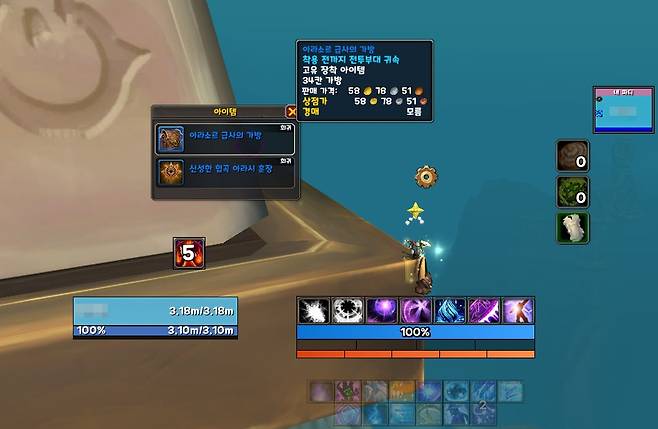
Task: Click the red number 5 buff icon
Action: tap(189, 251)
